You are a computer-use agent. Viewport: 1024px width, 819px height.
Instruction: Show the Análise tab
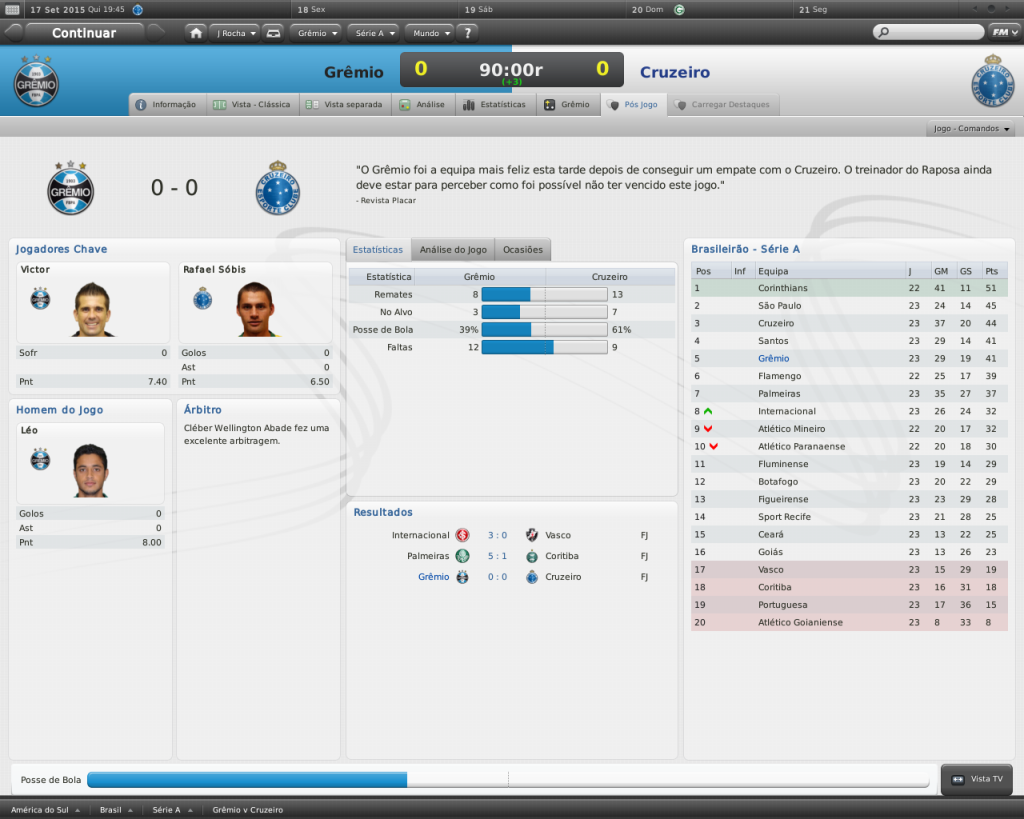422,104
